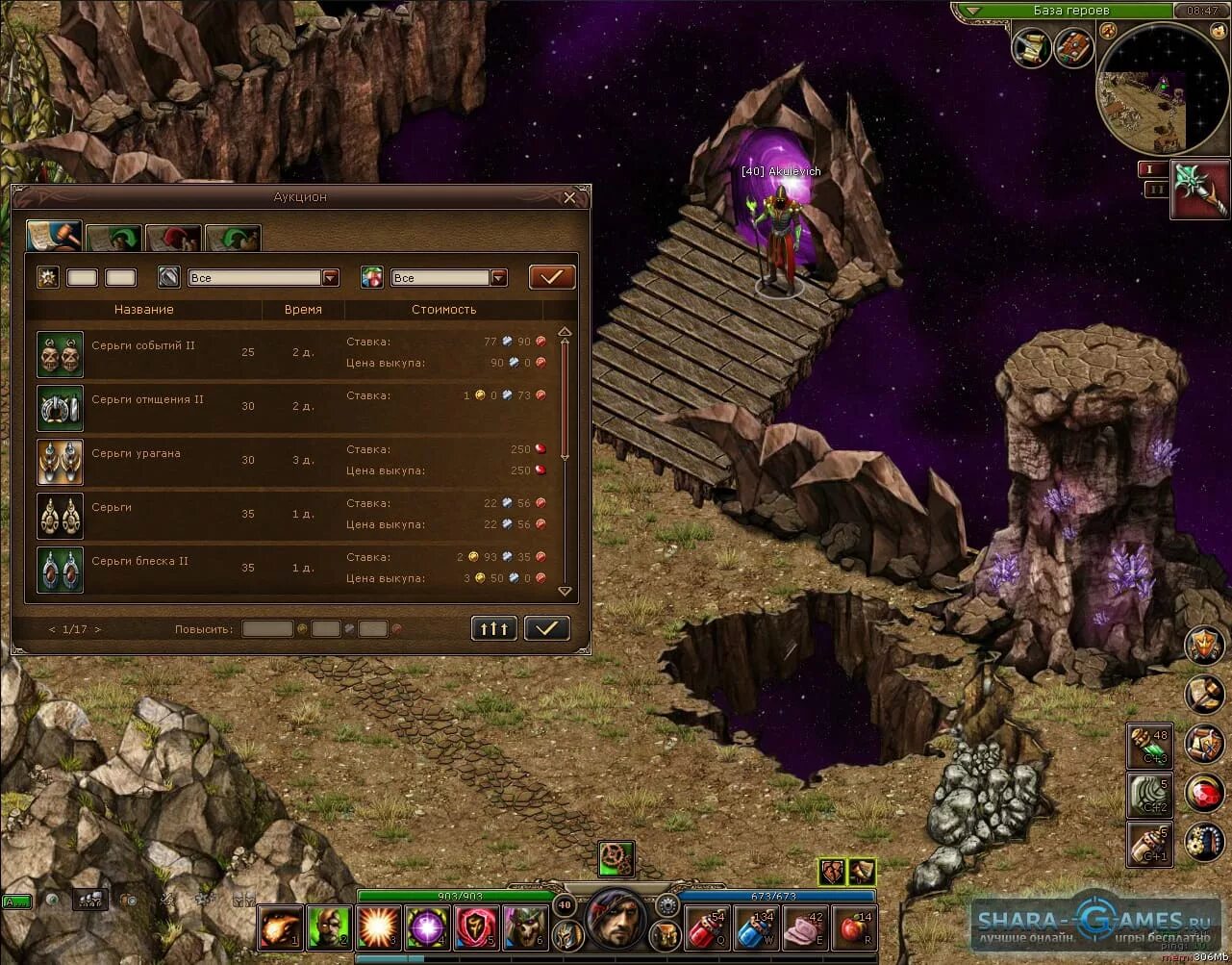This screenshot has height=965, width=1232.
Task: Select the Серьги событий II auction row
Action: click(289, 352)
